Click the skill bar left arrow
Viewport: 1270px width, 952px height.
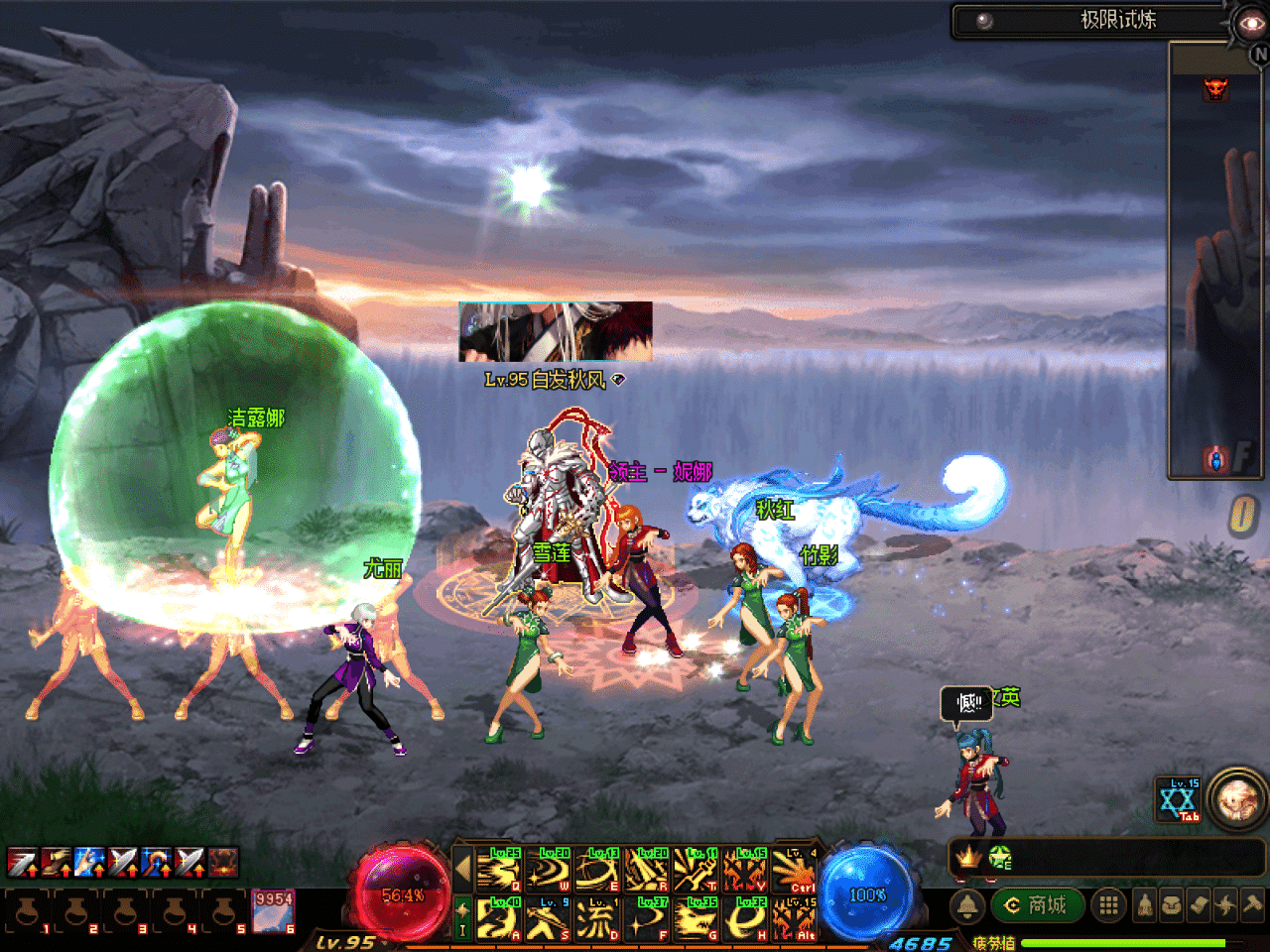pyautogui.click(x=462, y=870)
